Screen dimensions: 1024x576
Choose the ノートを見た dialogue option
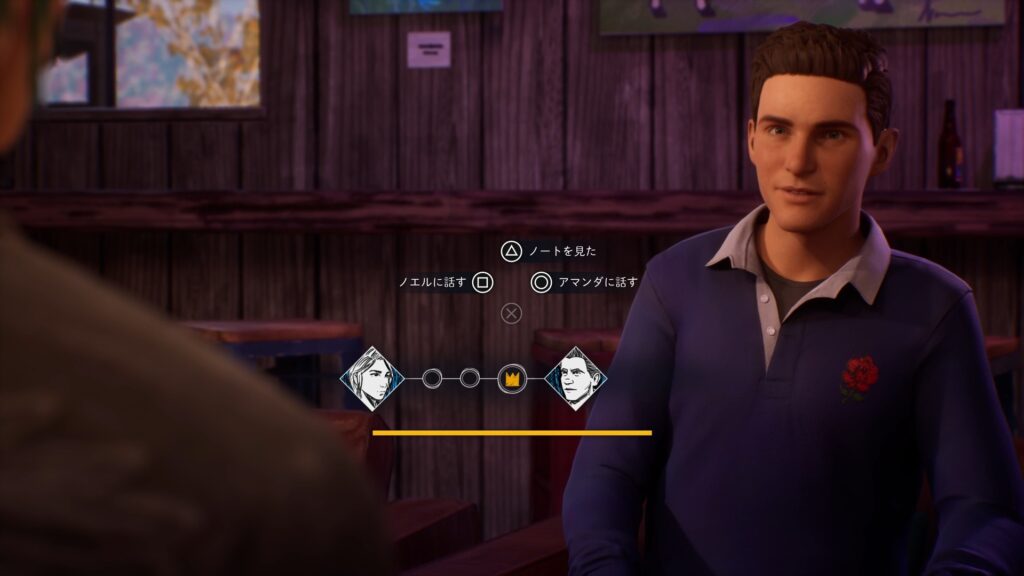[x=549, y=251]
